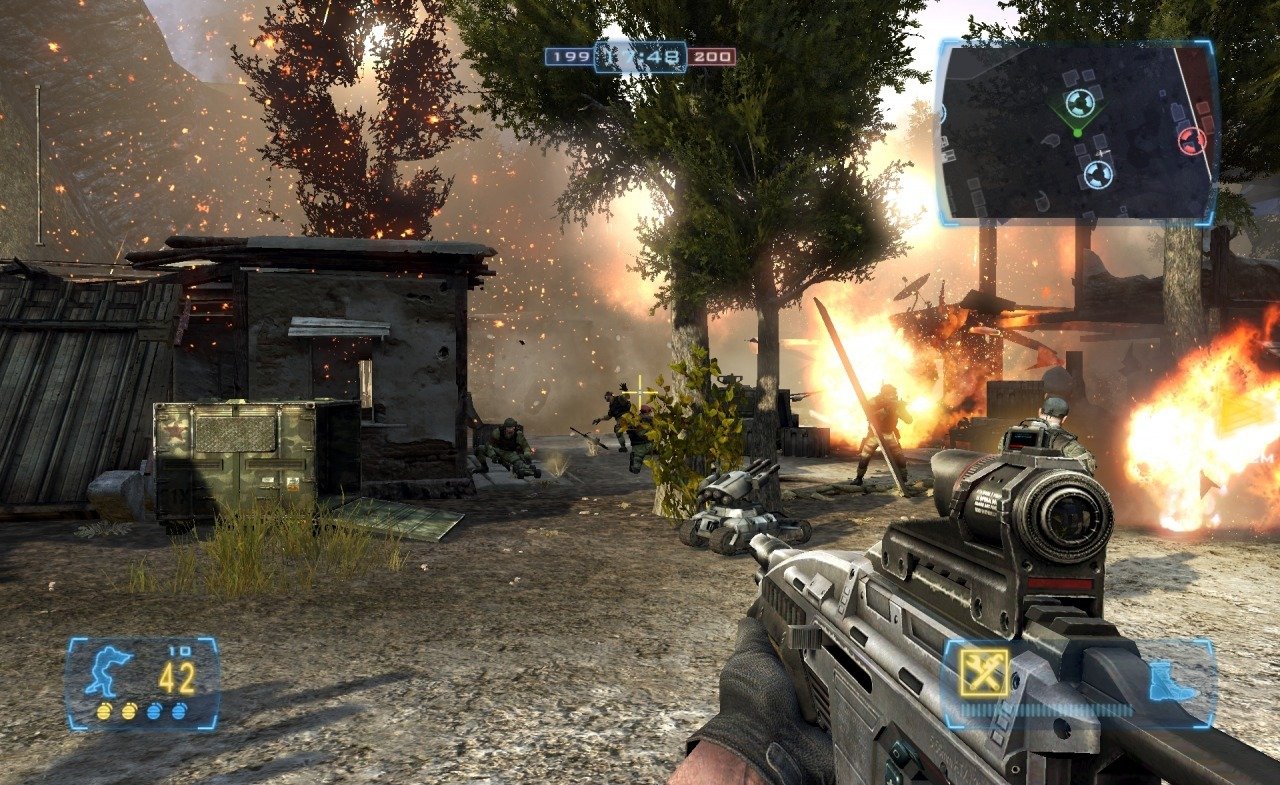Select the red enemy marker on minimap
The image size is (1280, 785).
[x=1193, y=141]
